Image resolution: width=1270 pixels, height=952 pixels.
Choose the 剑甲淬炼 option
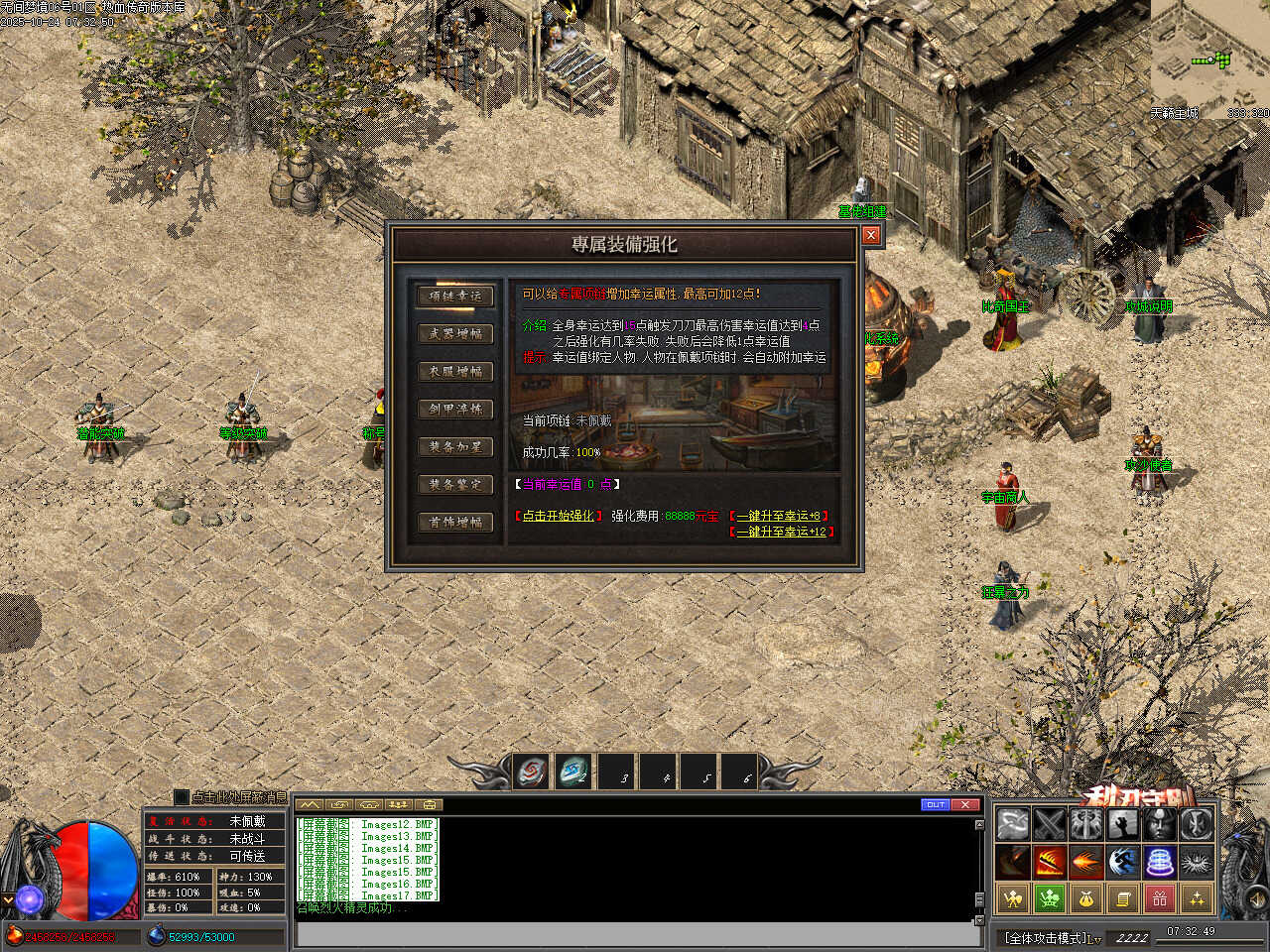click(455, 409)
